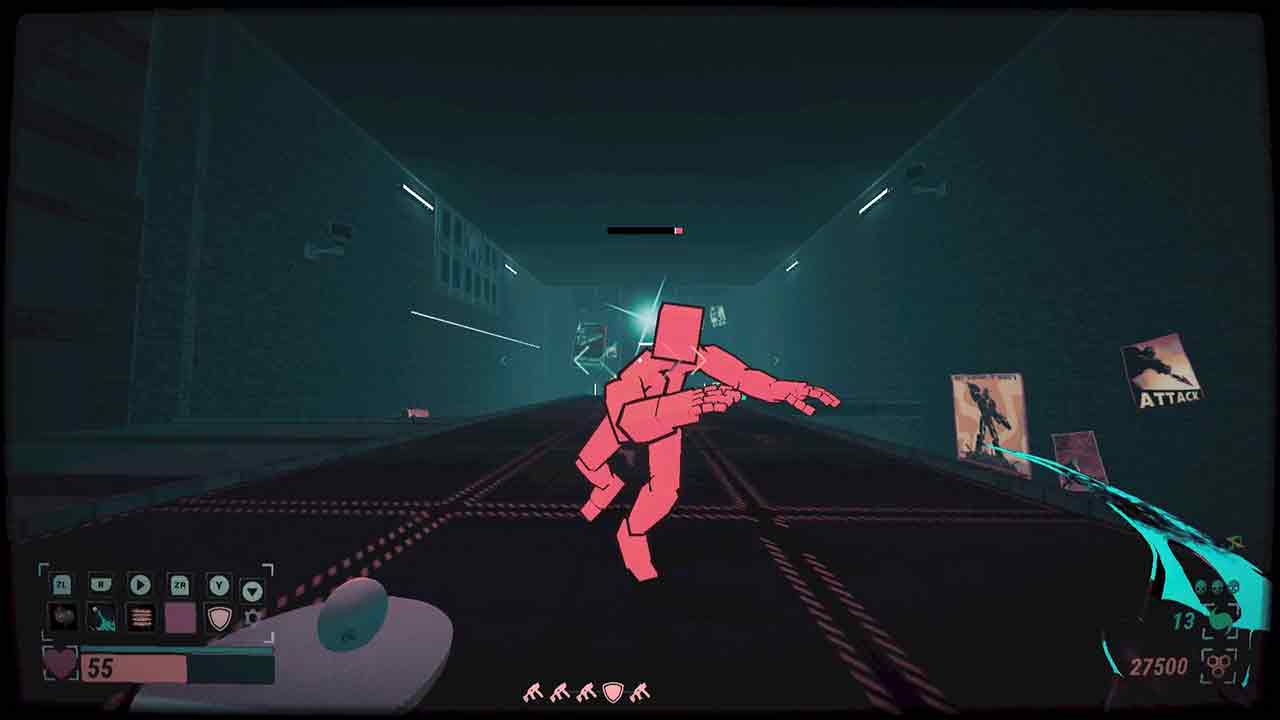The width and height of the screenshot is (1280, 720).
Task: Expand the R button prompt
Action: 101,585
